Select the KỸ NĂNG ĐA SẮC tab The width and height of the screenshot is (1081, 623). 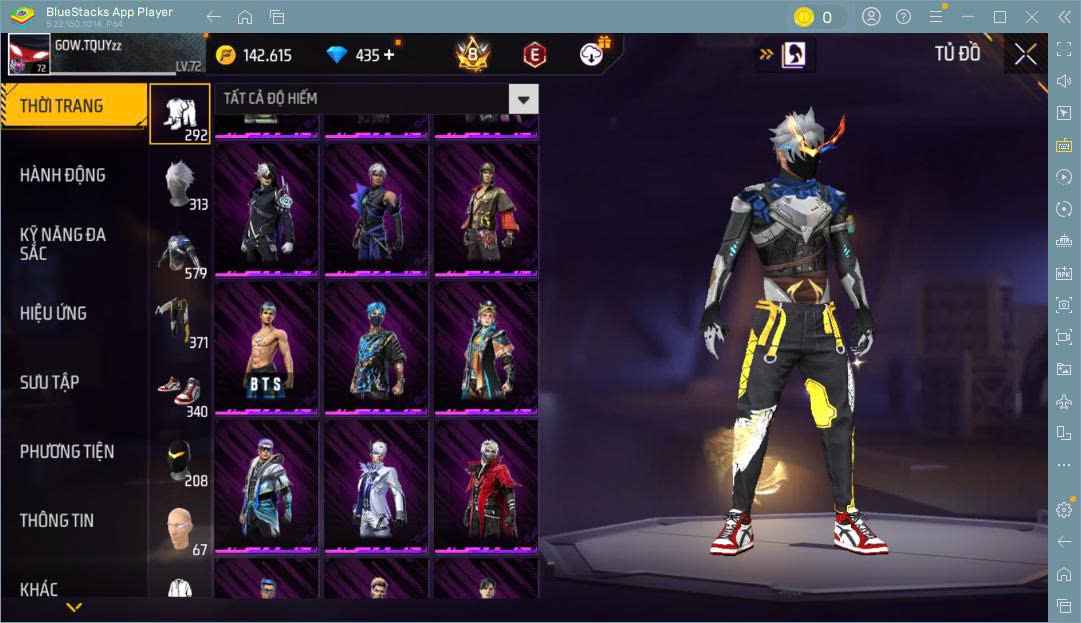click(x=63, y=244)
